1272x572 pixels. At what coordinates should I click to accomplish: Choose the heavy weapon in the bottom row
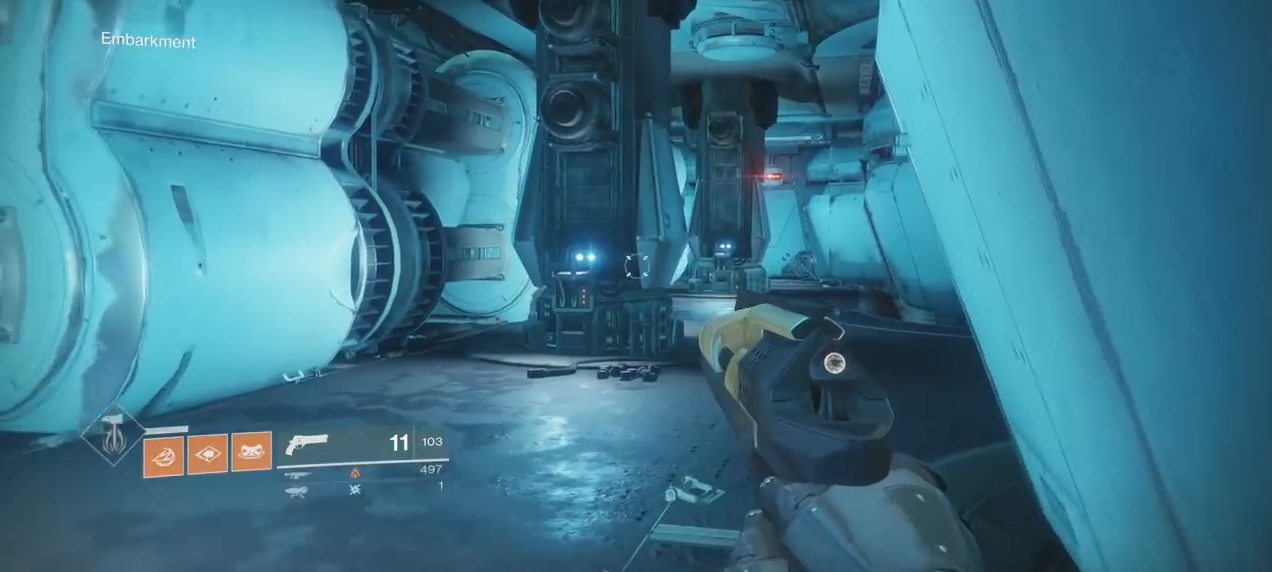pyautogui.click(x=296, y=491)
